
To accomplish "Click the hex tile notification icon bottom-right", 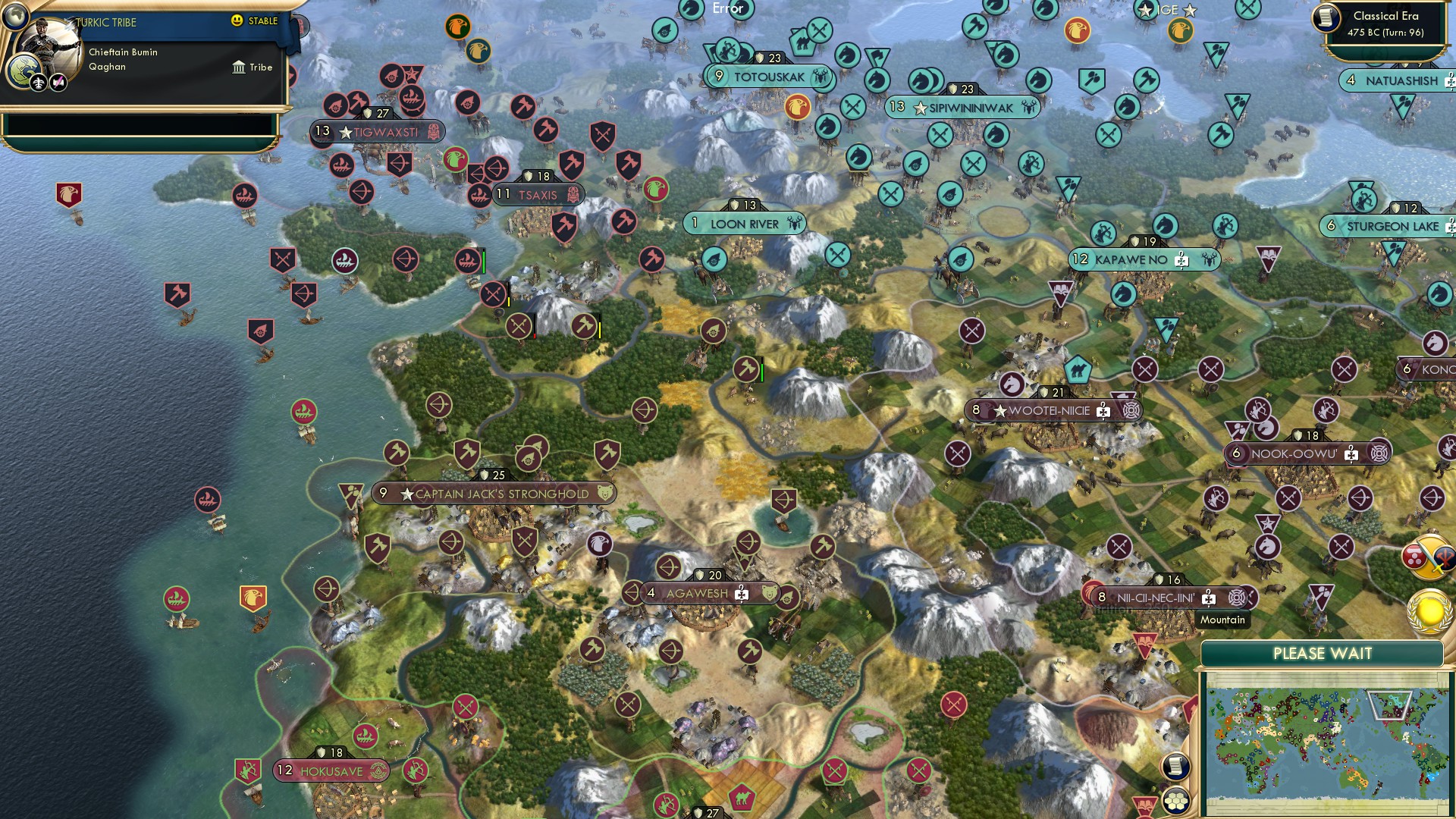I will pyautogui.click(x=1178, y=800).
